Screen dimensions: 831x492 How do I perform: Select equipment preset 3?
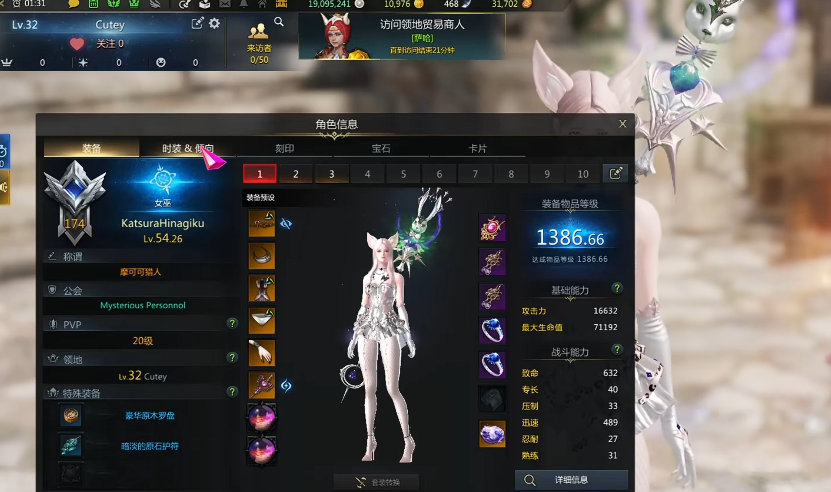click(x=332, y=174)
